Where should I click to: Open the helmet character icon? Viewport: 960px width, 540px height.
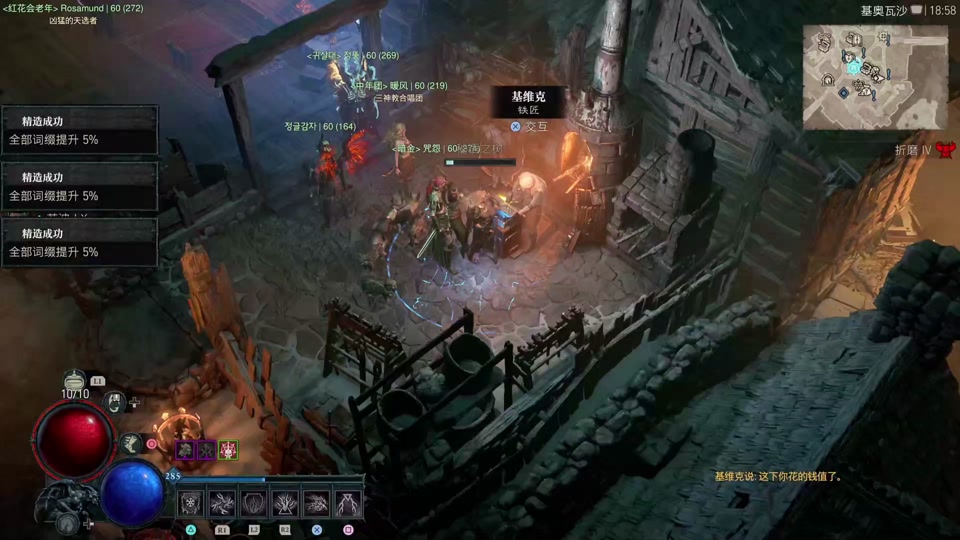(115, 402)
